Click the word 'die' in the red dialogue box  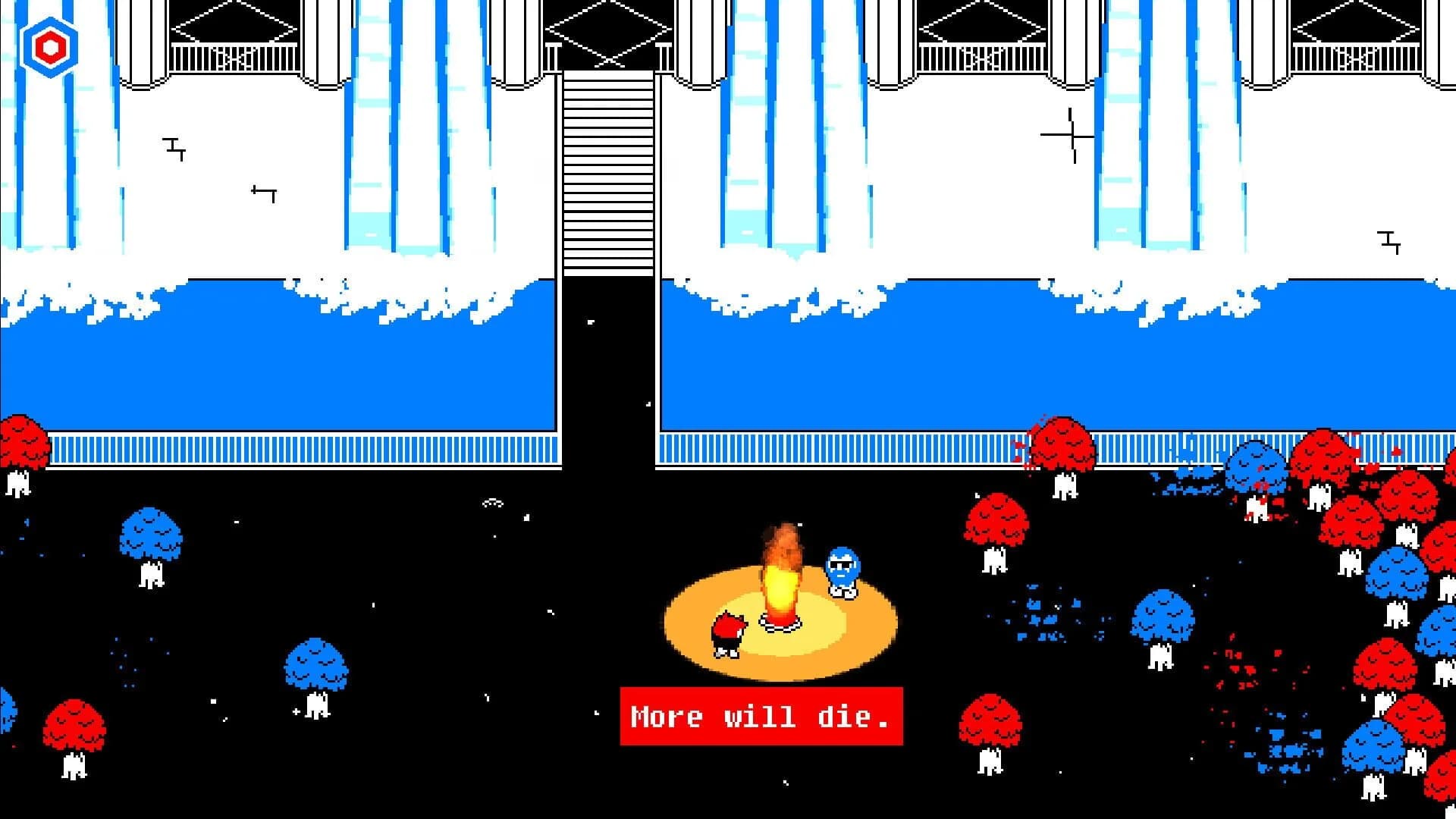tap(843, 717)
